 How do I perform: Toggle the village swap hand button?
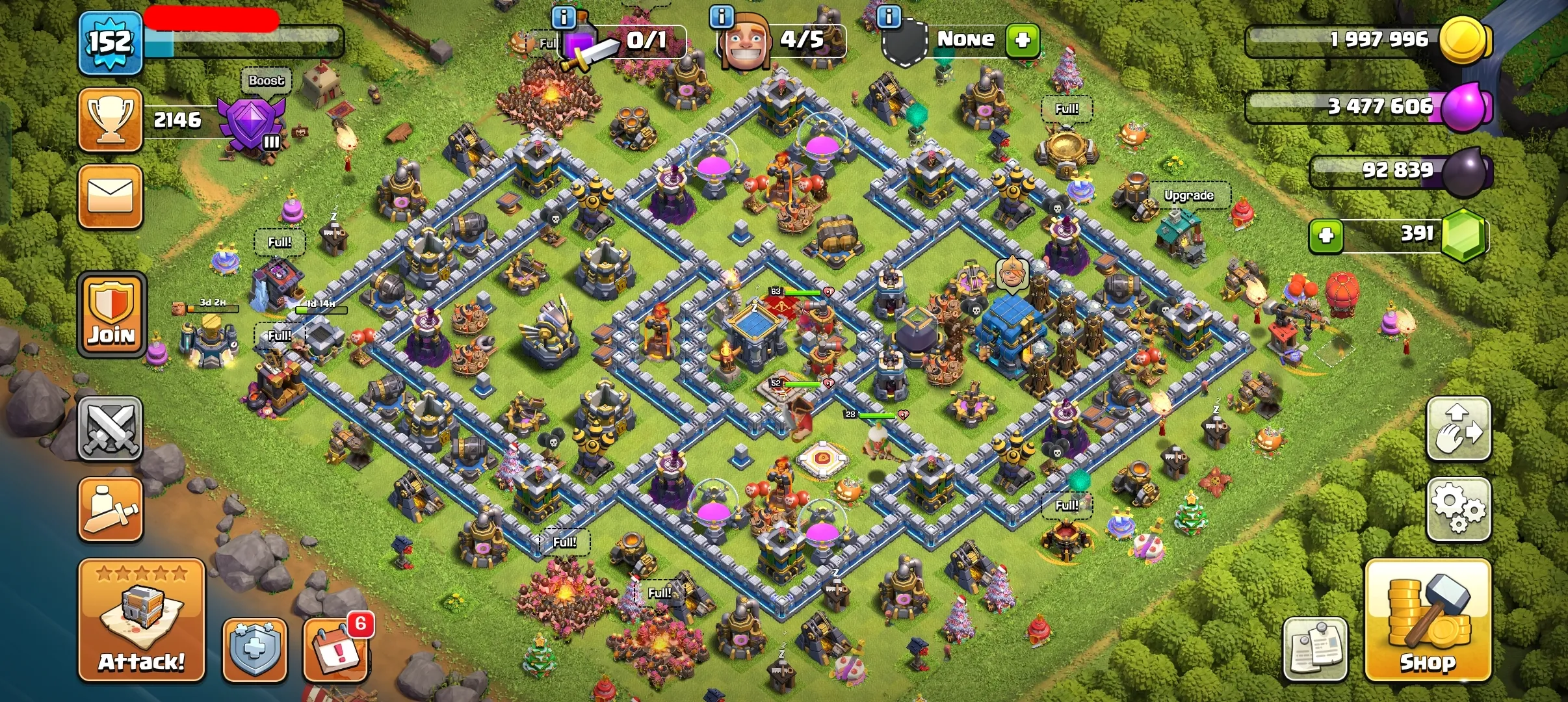pyautogui.click(x=1459, y=429)
